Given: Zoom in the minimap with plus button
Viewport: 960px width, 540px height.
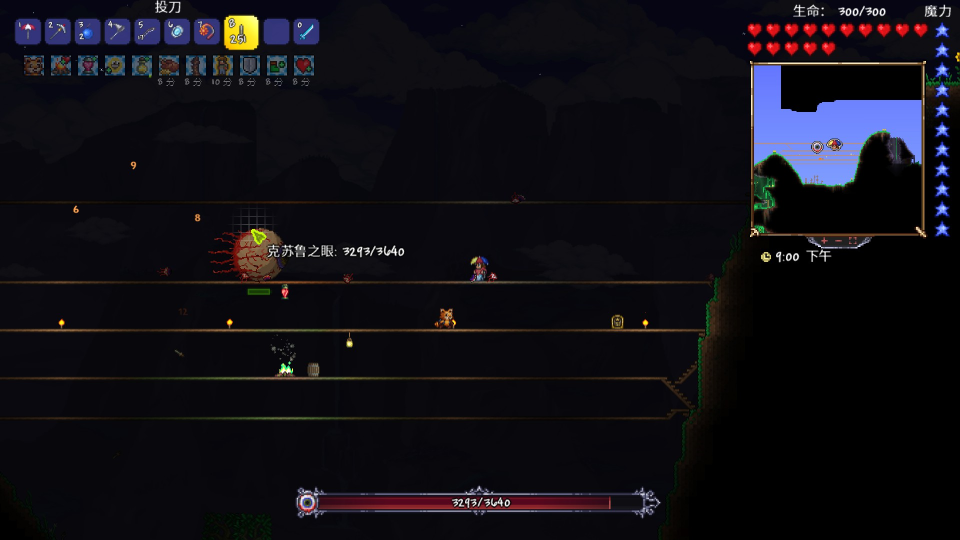Looking at the screenshot, I should tap(825, 241).
